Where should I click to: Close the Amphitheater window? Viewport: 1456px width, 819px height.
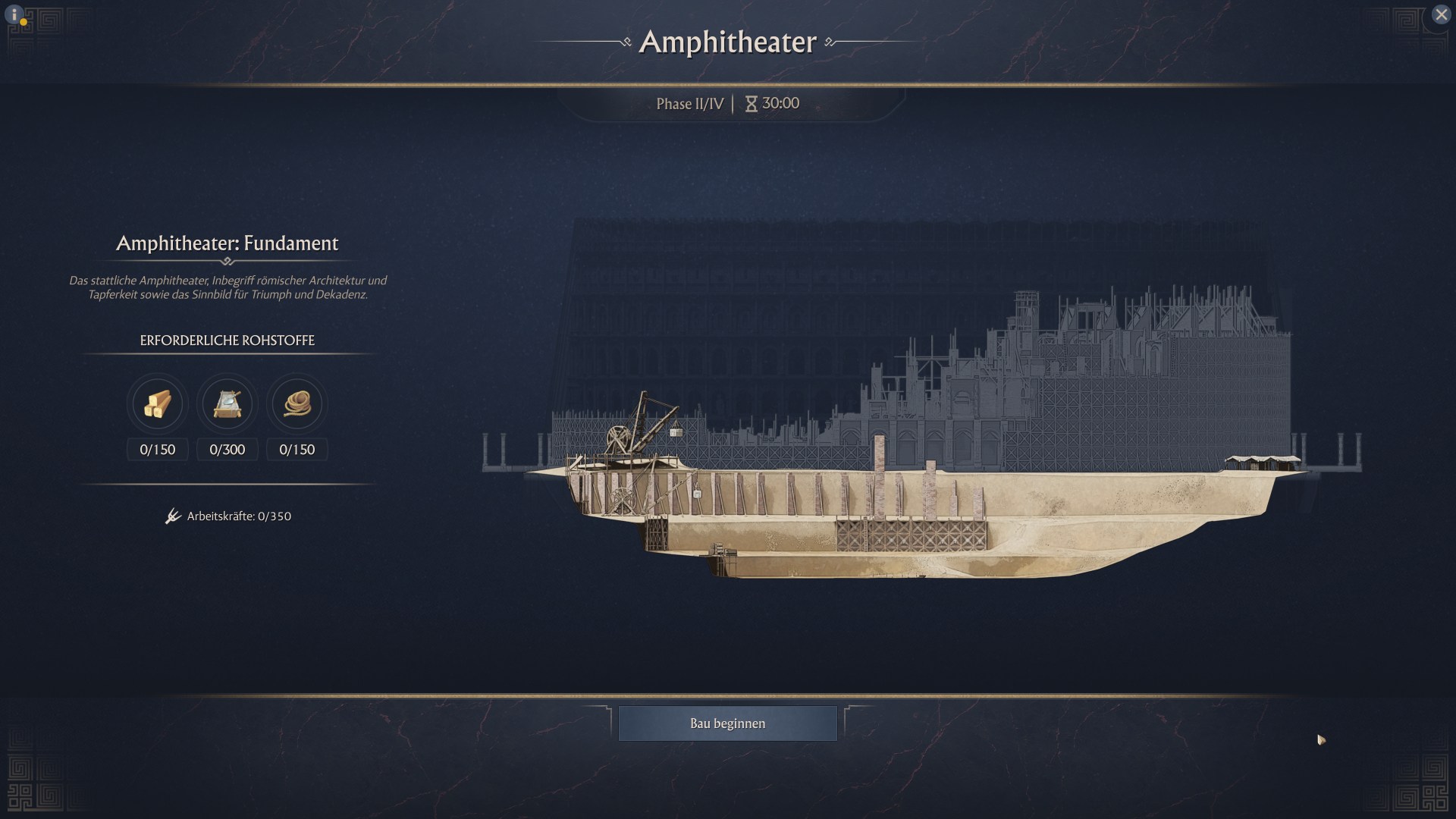click(x=1441, y=14)
